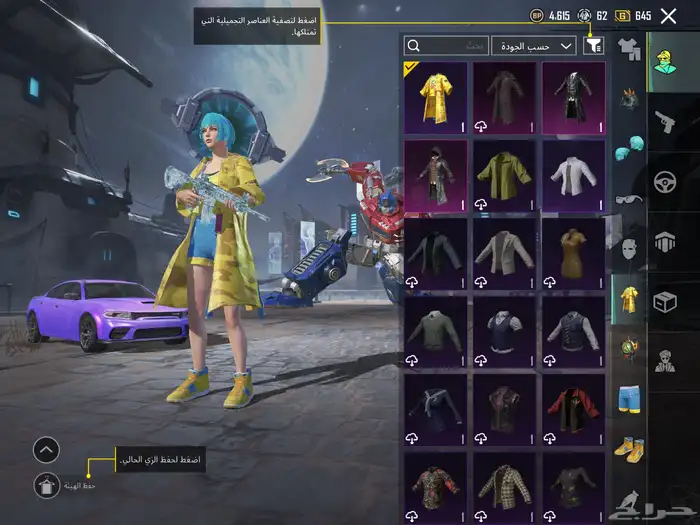Open the yellow sneakers shoes category
The height and width of the screenshot is (525, 700).
click(629, 449)
